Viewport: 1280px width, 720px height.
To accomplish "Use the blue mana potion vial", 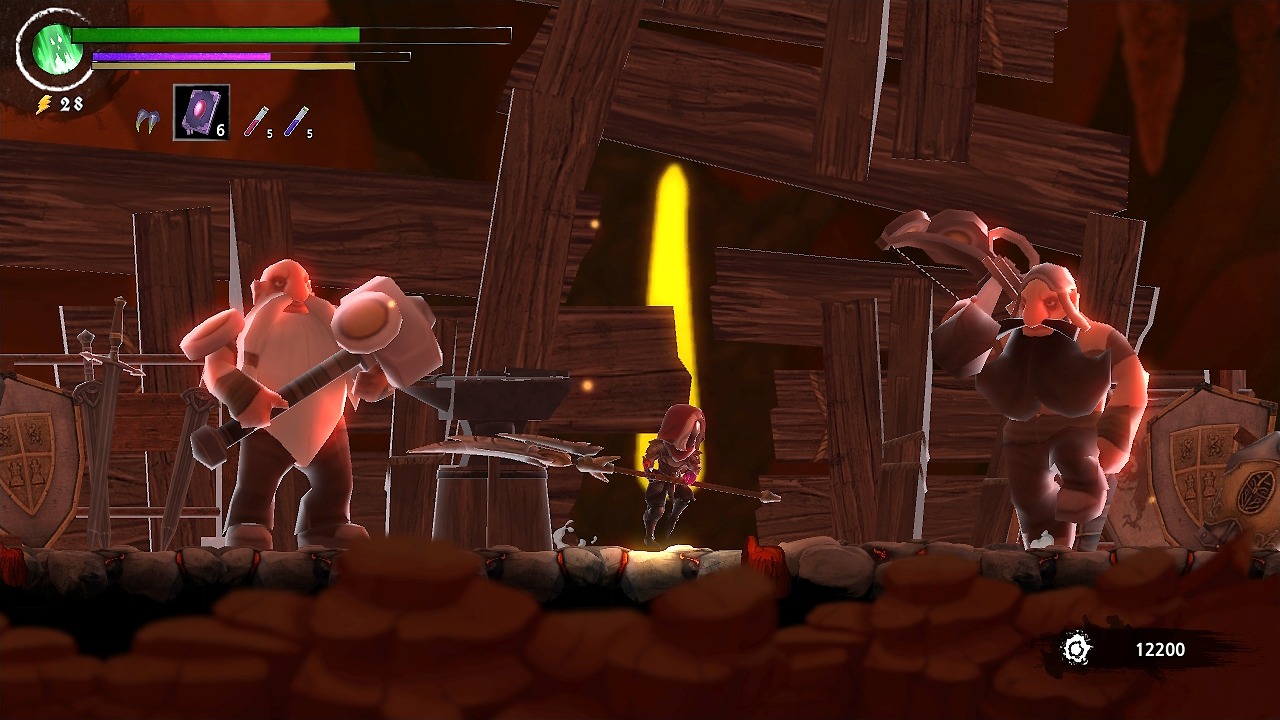I will click(295, 120).
